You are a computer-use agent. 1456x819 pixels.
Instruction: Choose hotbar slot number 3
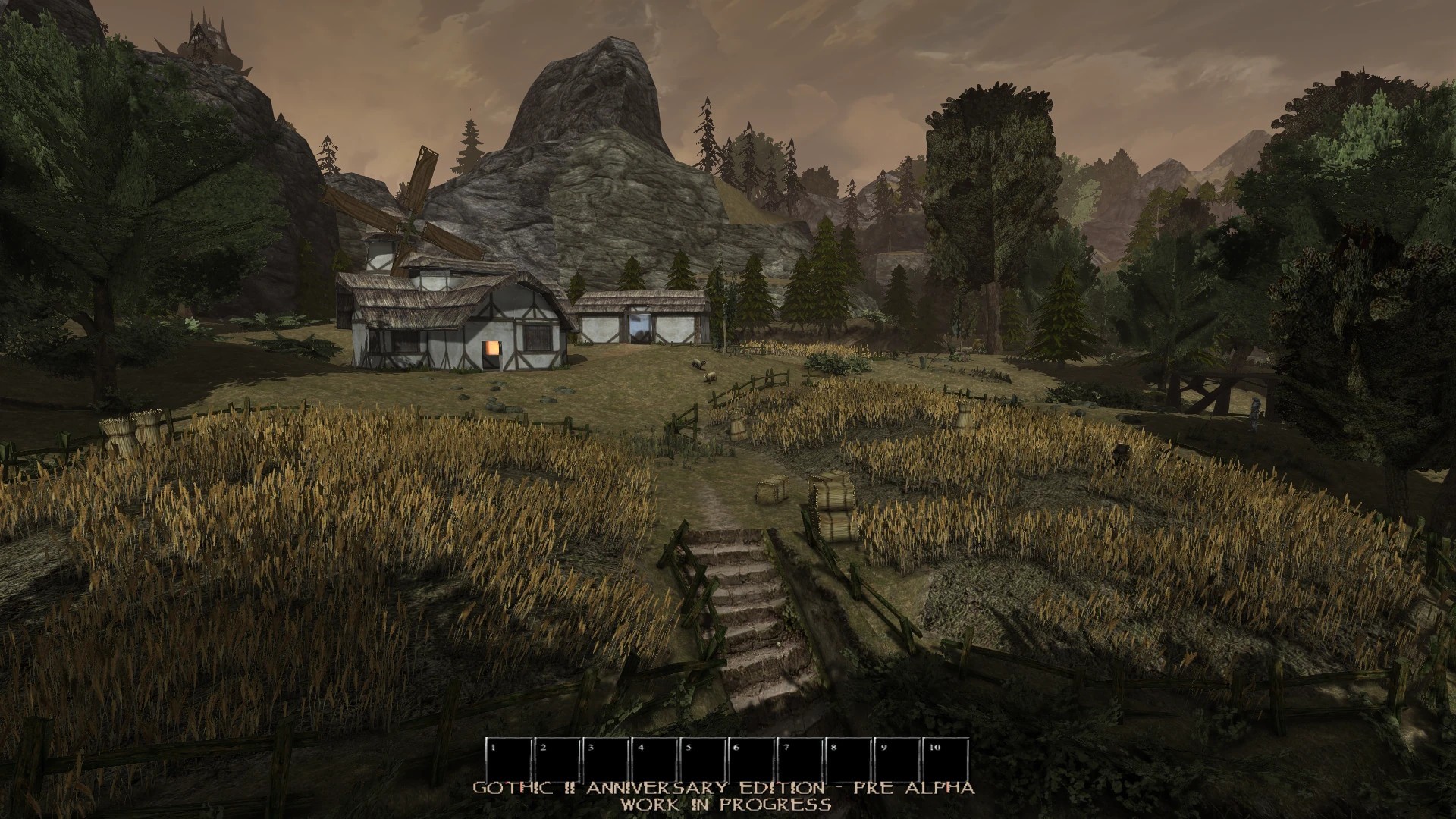click(606, 761)
